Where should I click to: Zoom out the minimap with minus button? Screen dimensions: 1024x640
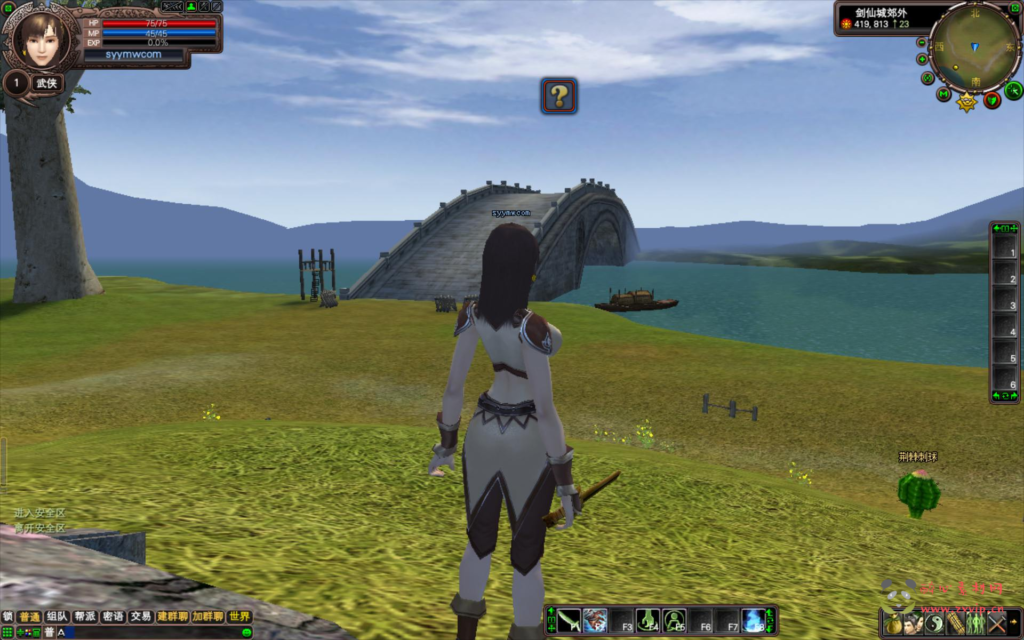coord(921,43)
